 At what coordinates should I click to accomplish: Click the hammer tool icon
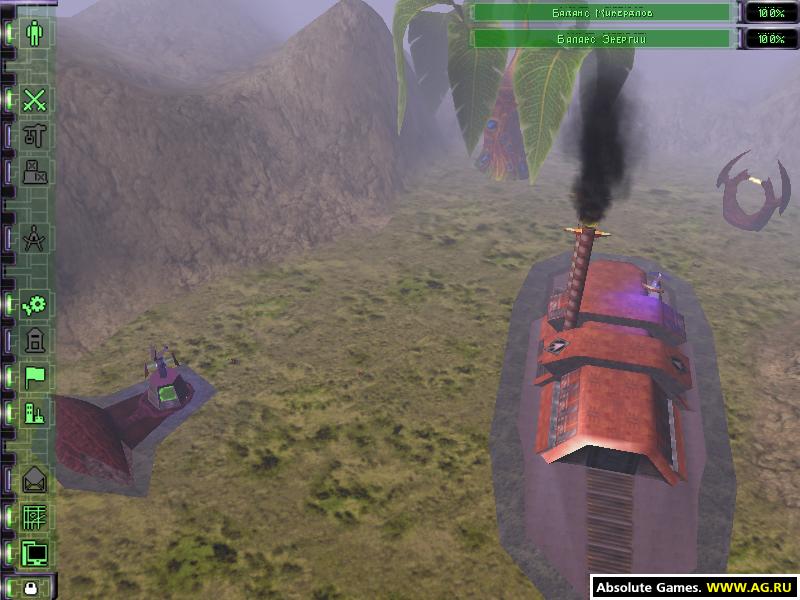(36, 135)
